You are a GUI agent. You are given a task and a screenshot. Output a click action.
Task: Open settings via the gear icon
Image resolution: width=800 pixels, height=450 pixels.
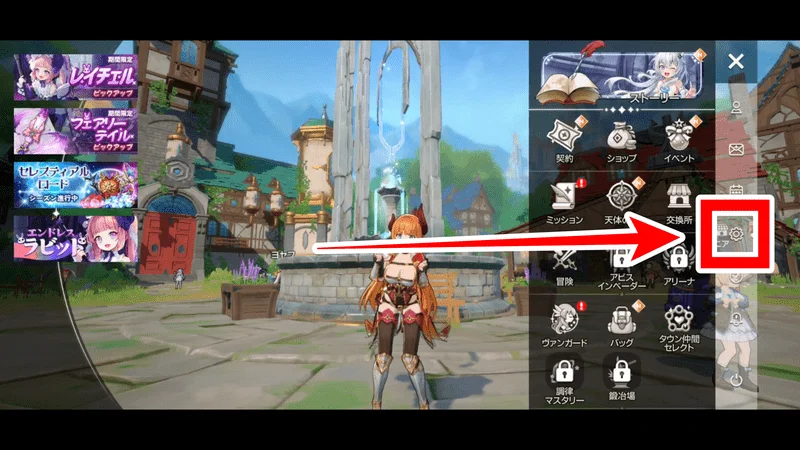[x=736, y=234]
